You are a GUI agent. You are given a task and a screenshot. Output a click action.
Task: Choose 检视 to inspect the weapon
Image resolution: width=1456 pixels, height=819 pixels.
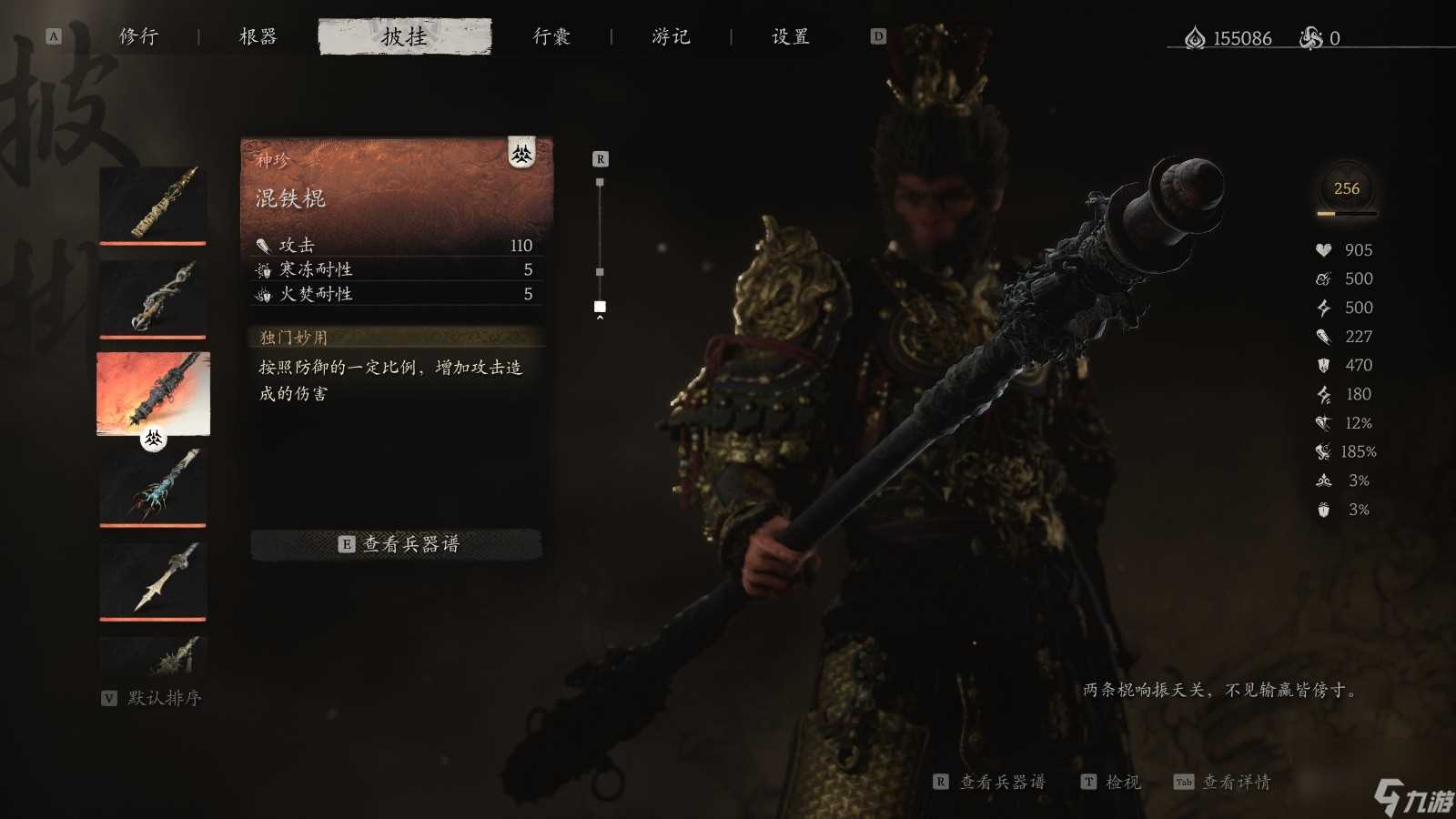click(1111, 782)
